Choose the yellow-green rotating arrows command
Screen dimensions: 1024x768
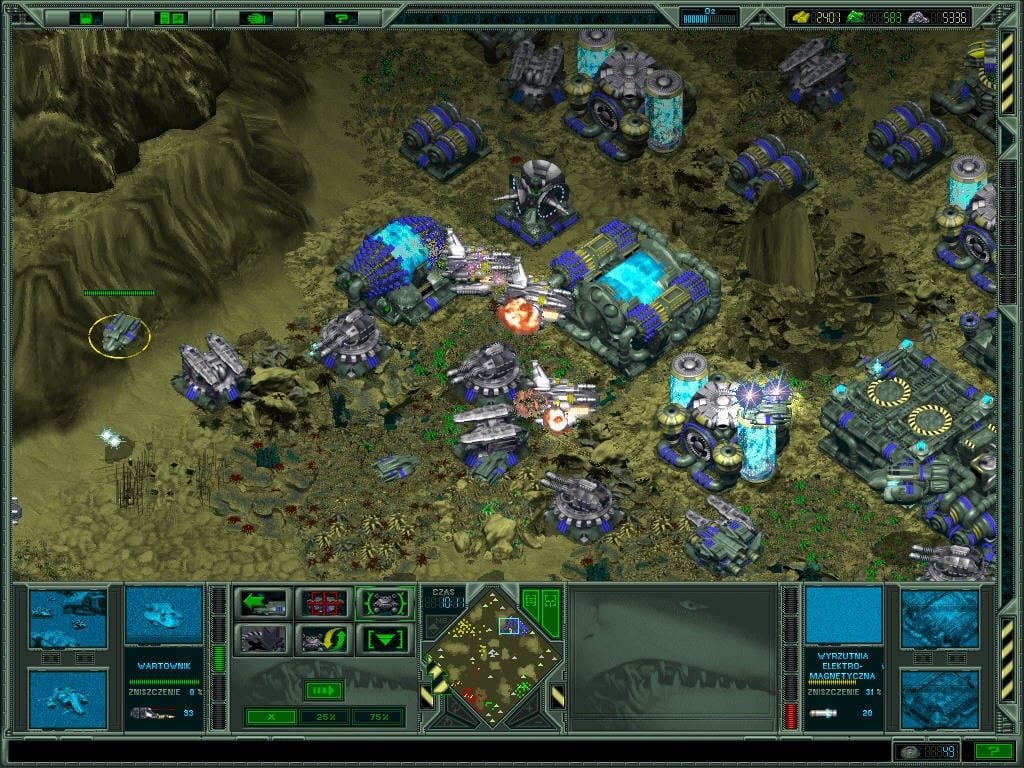pos(324,638)
